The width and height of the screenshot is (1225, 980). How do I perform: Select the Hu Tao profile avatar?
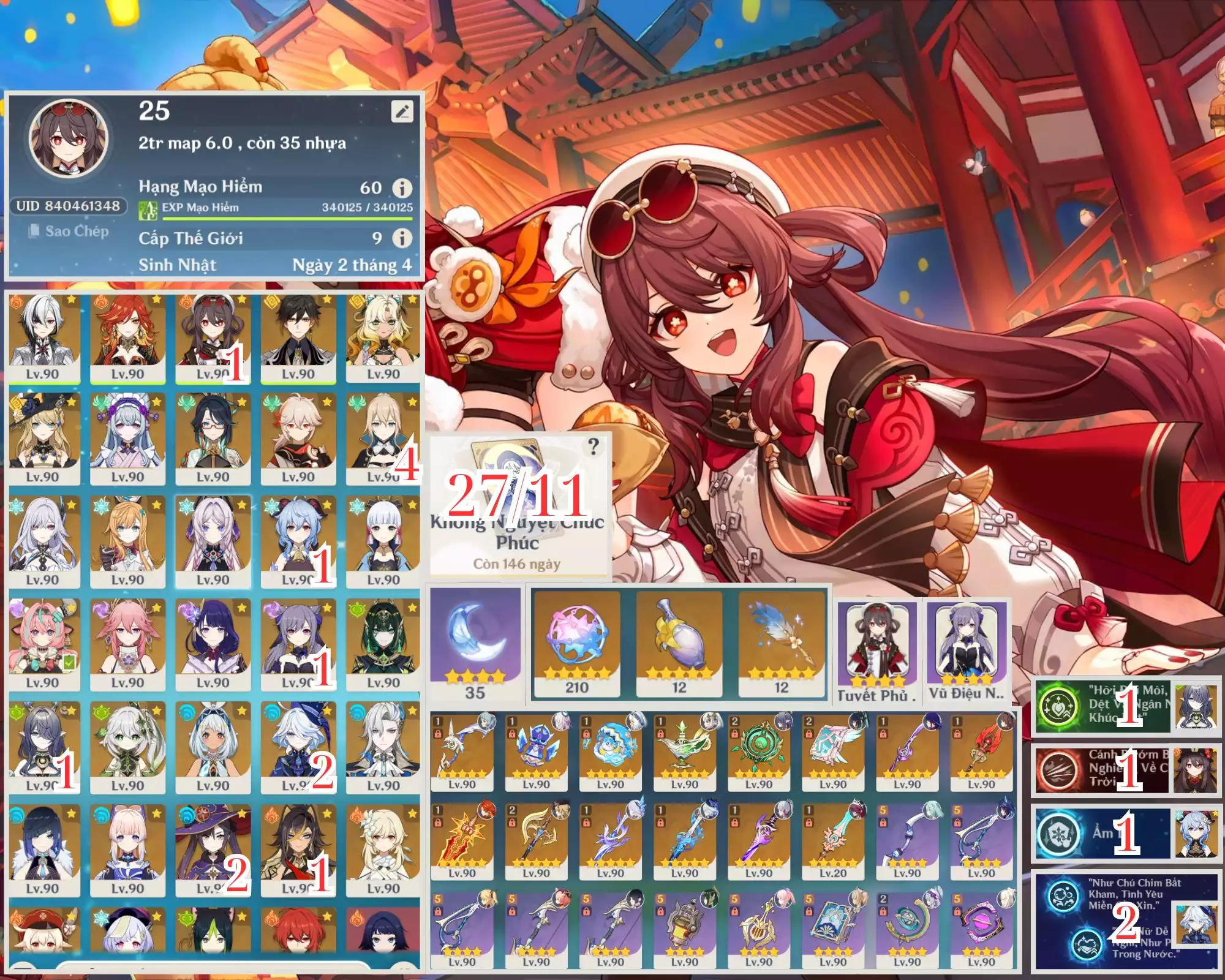click(x=69, y=138)
